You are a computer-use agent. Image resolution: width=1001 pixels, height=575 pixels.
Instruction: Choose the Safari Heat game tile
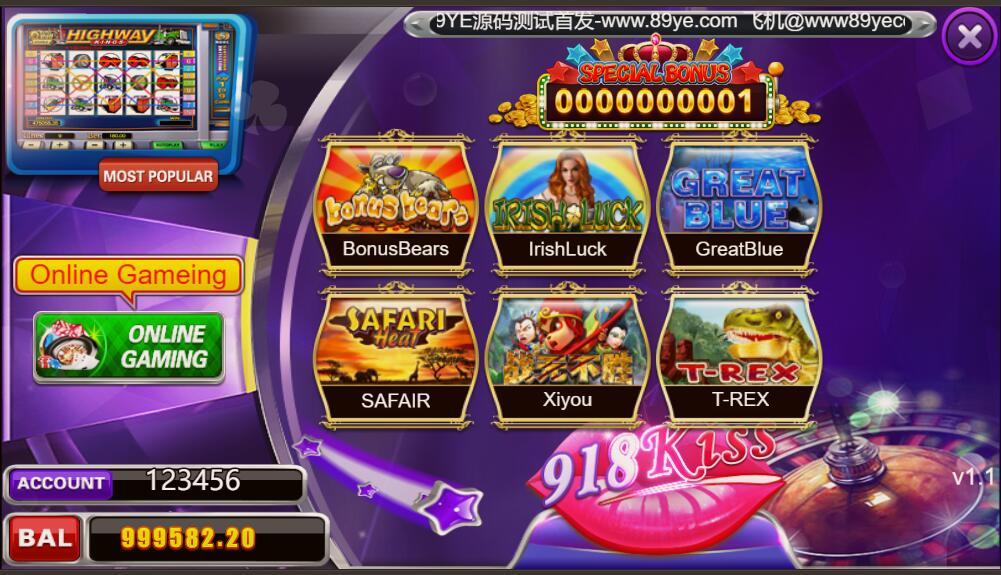tap(395, 355)
